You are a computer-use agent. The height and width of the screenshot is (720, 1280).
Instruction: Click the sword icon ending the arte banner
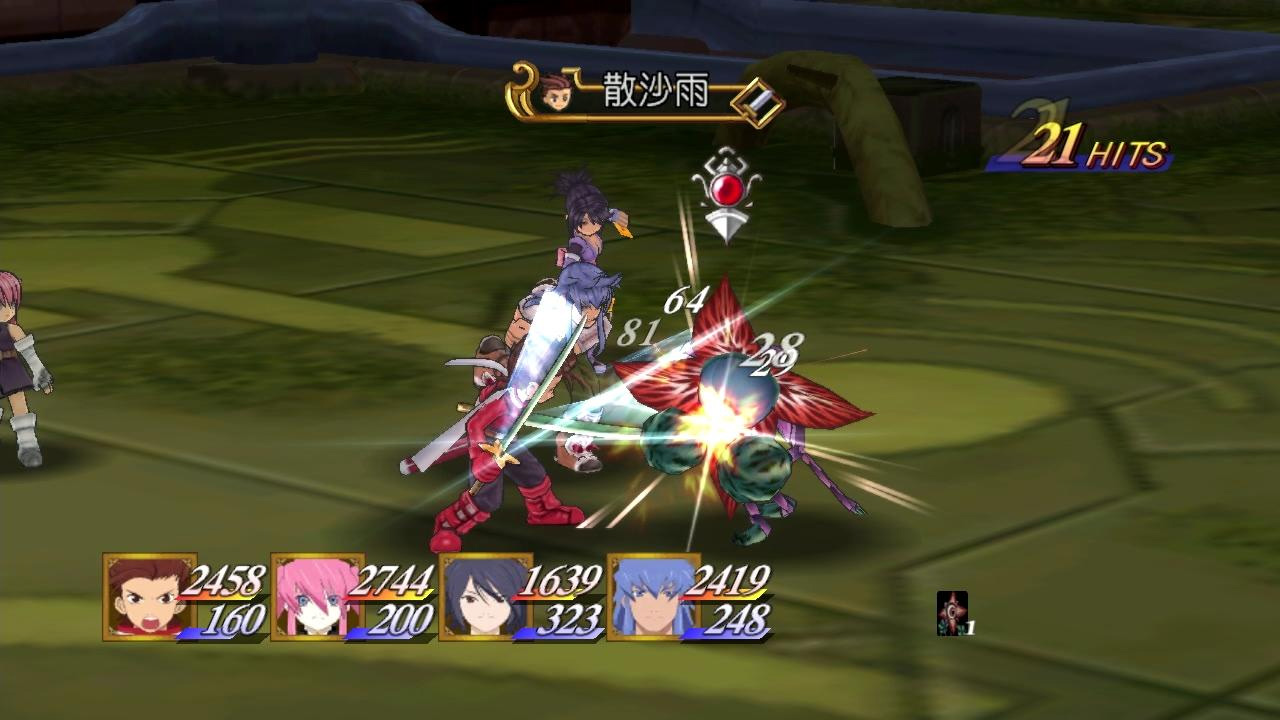[757, 98]
